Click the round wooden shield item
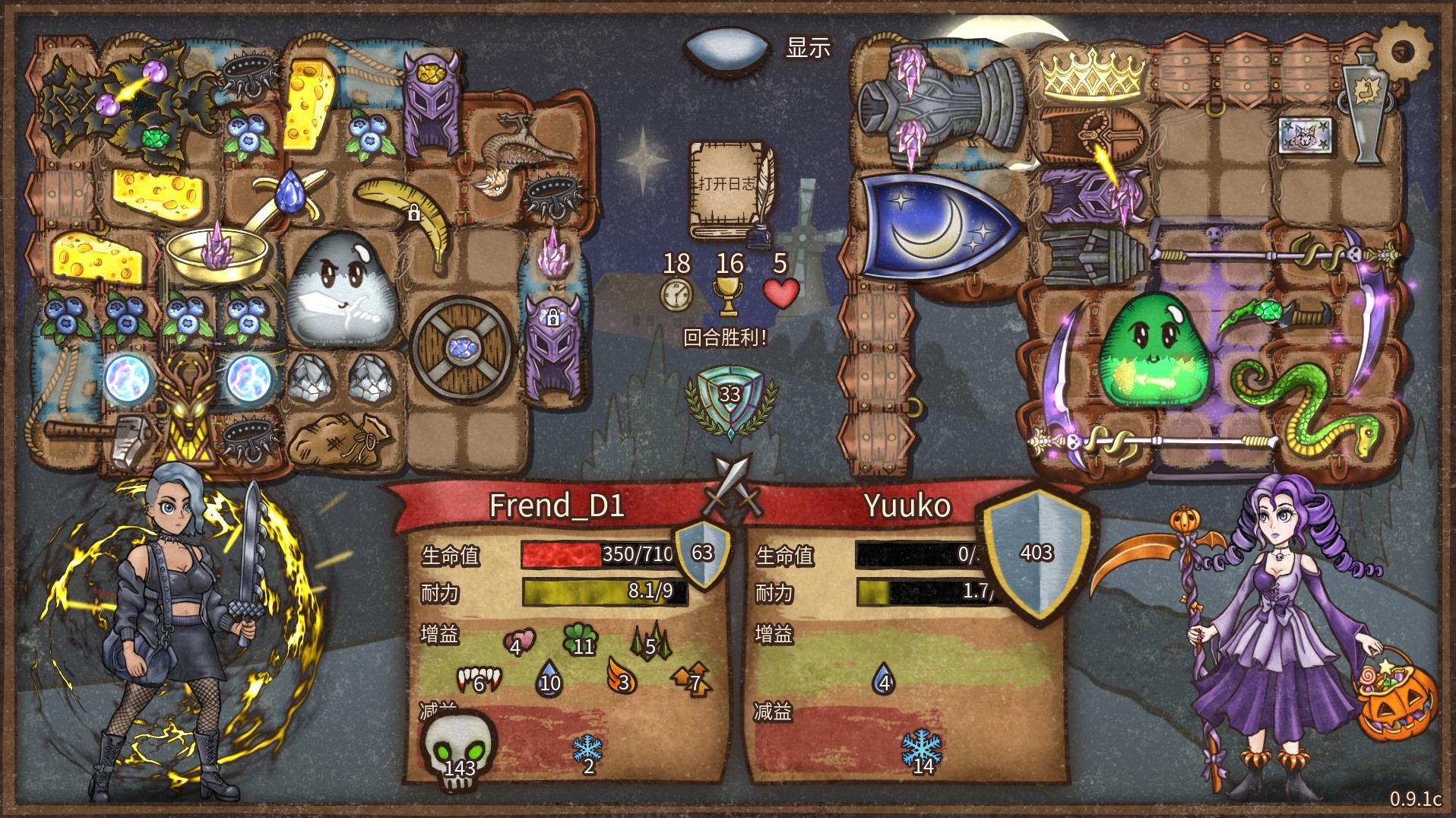1456x818 pixels. [461, 349]
